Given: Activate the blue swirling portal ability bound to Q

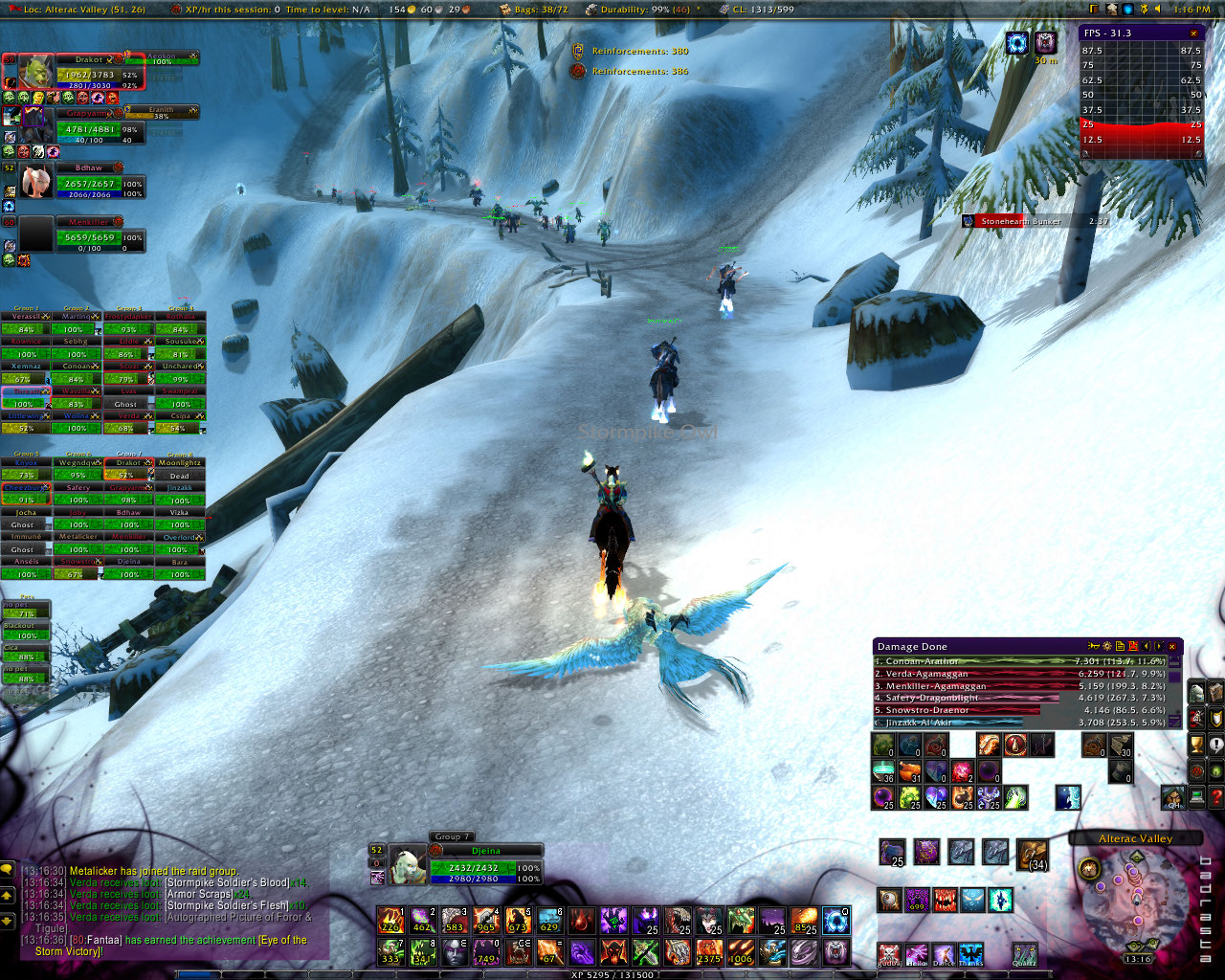Looking at the screenshot, I should tap(835, 922).
